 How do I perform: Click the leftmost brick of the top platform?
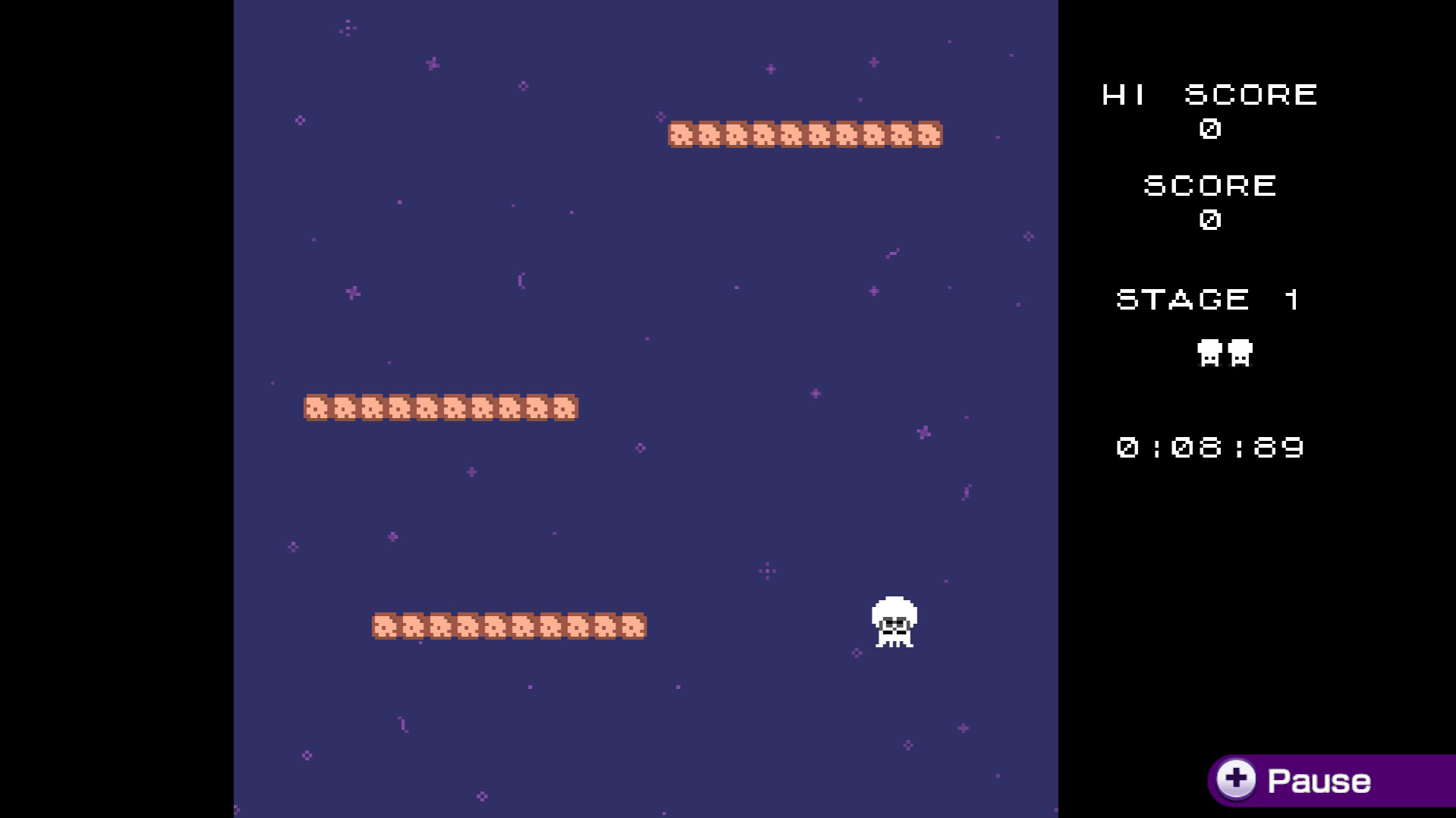coord(681,134)
